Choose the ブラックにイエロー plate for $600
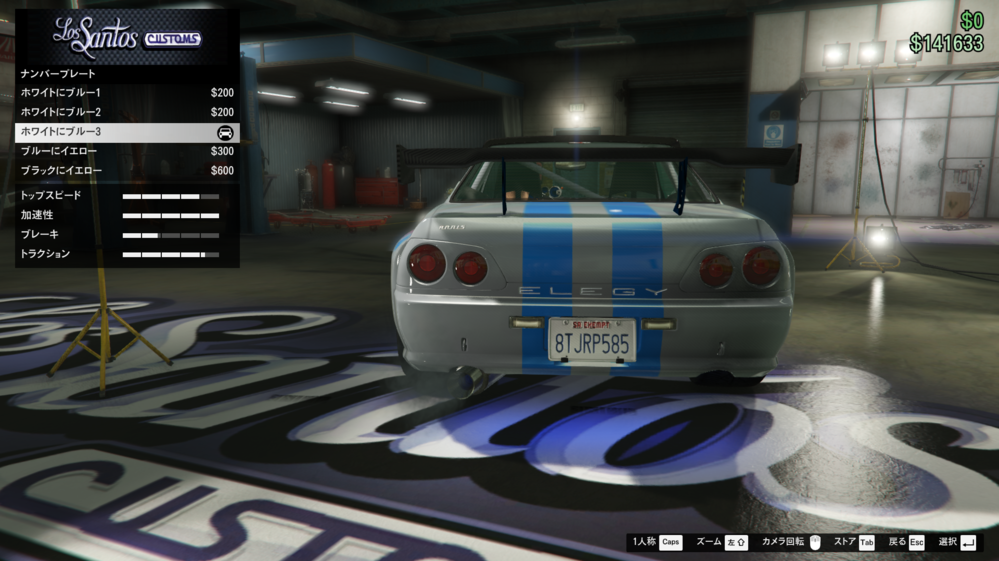Viewport: 999px width, 561px height. point(127,171)
